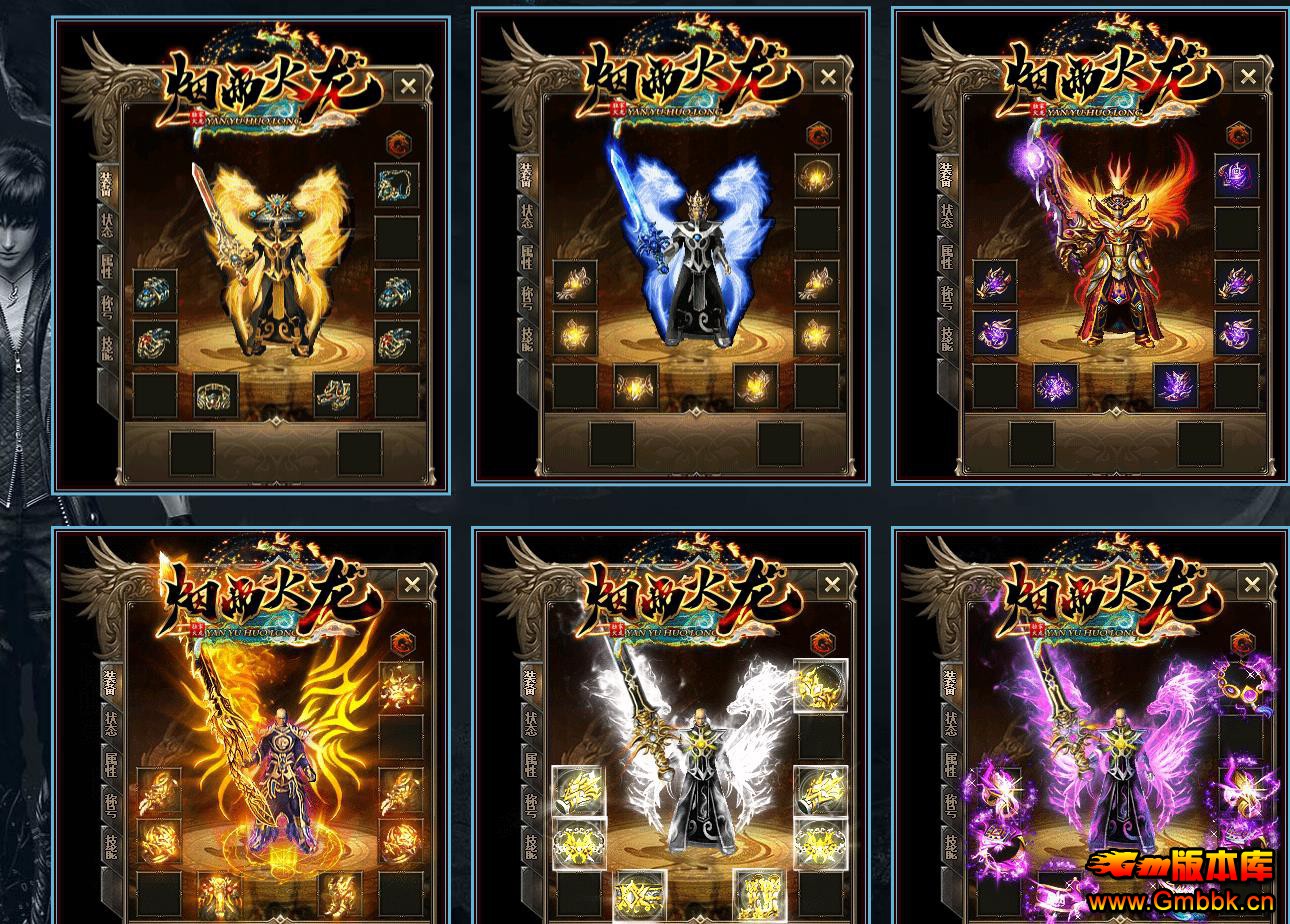Select the belt slot in golden butterfly-winged panel
The image size is (1290, 924).
tap(216, 395)
